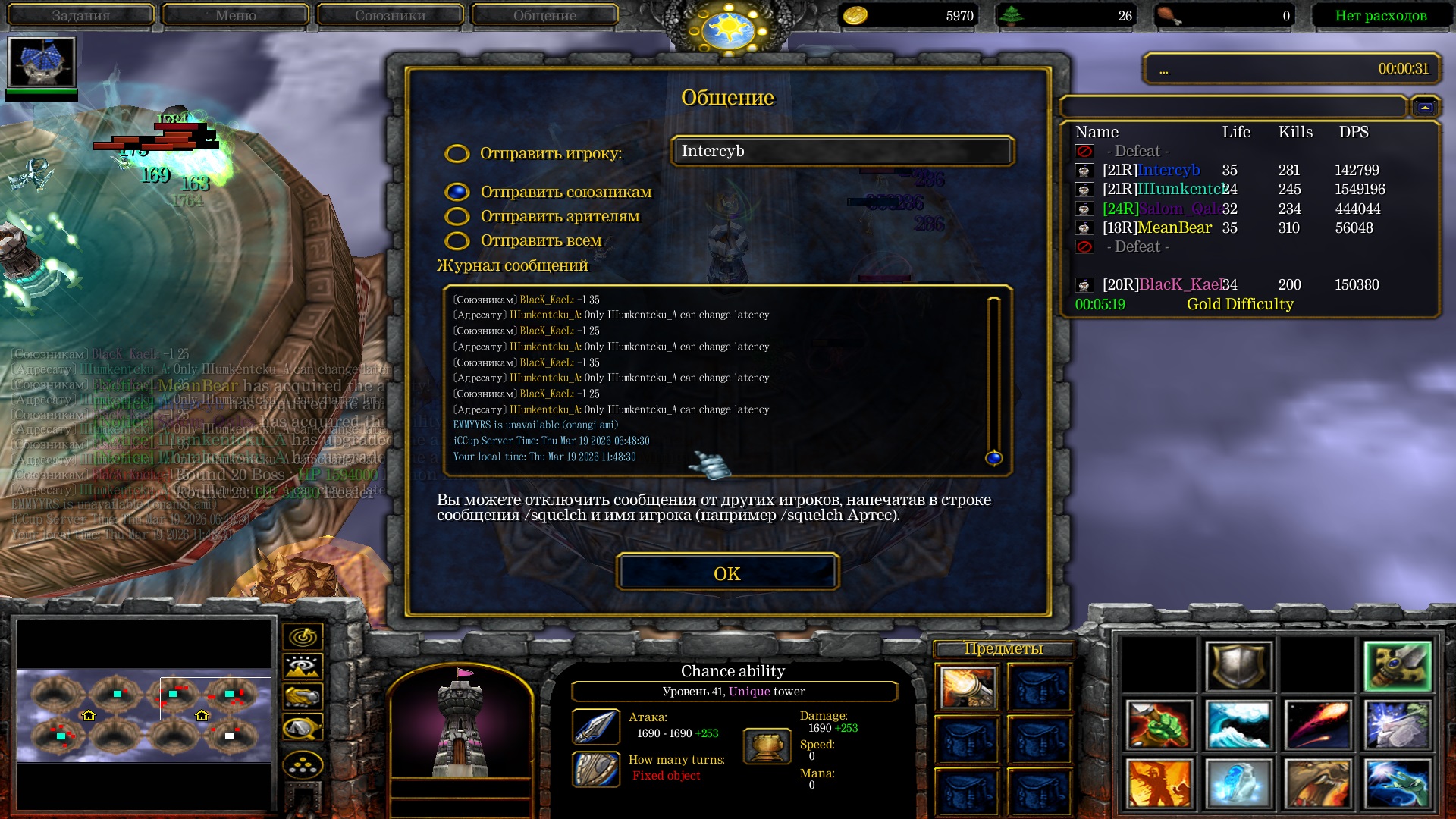The width and height of the screenshot is (1456, 819).
Task: Select the 'Отправить игроку' radio option
Action: pos(457,154)
